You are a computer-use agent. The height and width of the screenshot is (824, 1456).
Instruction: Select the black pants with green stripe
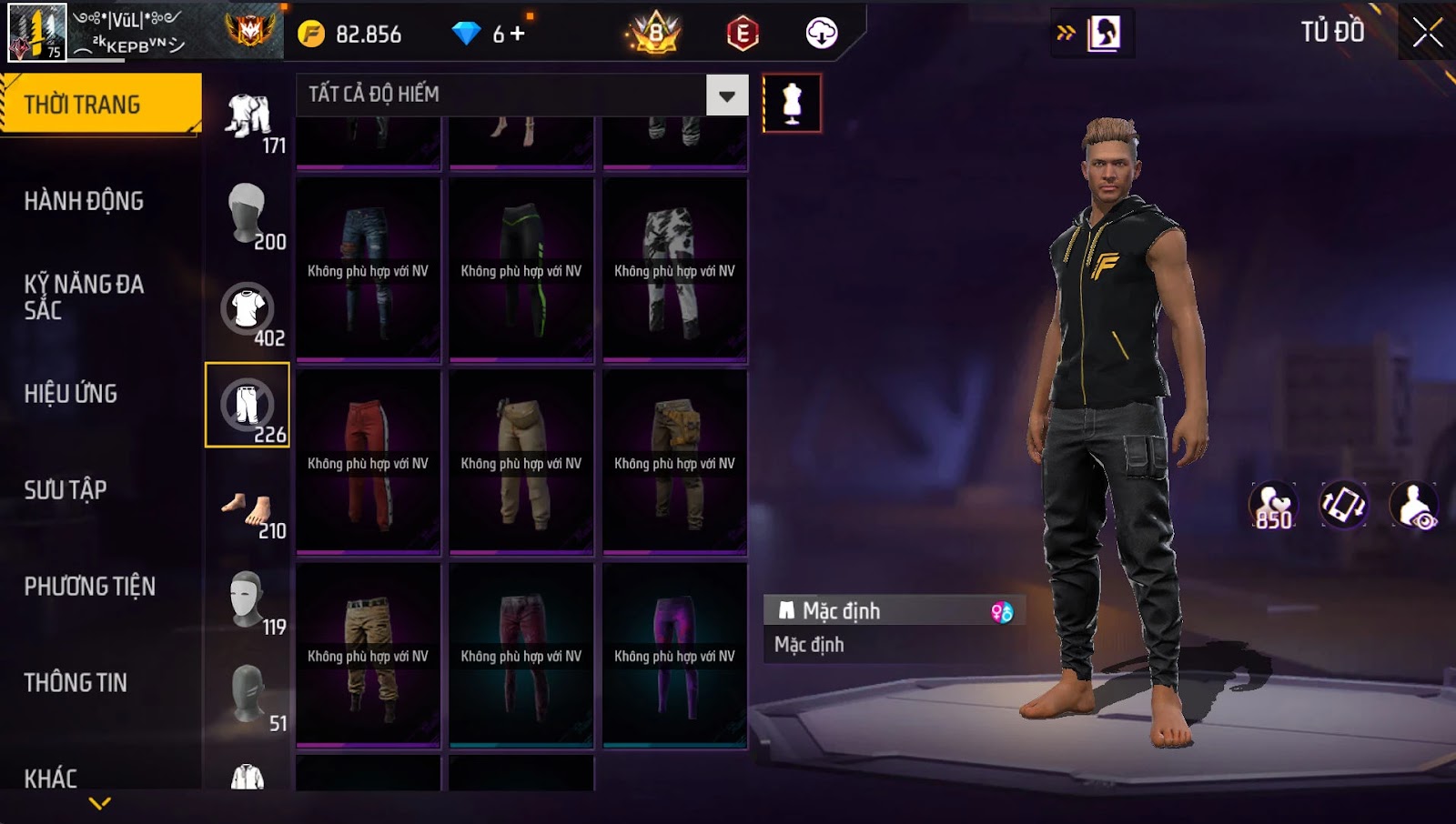click(521, 269)
